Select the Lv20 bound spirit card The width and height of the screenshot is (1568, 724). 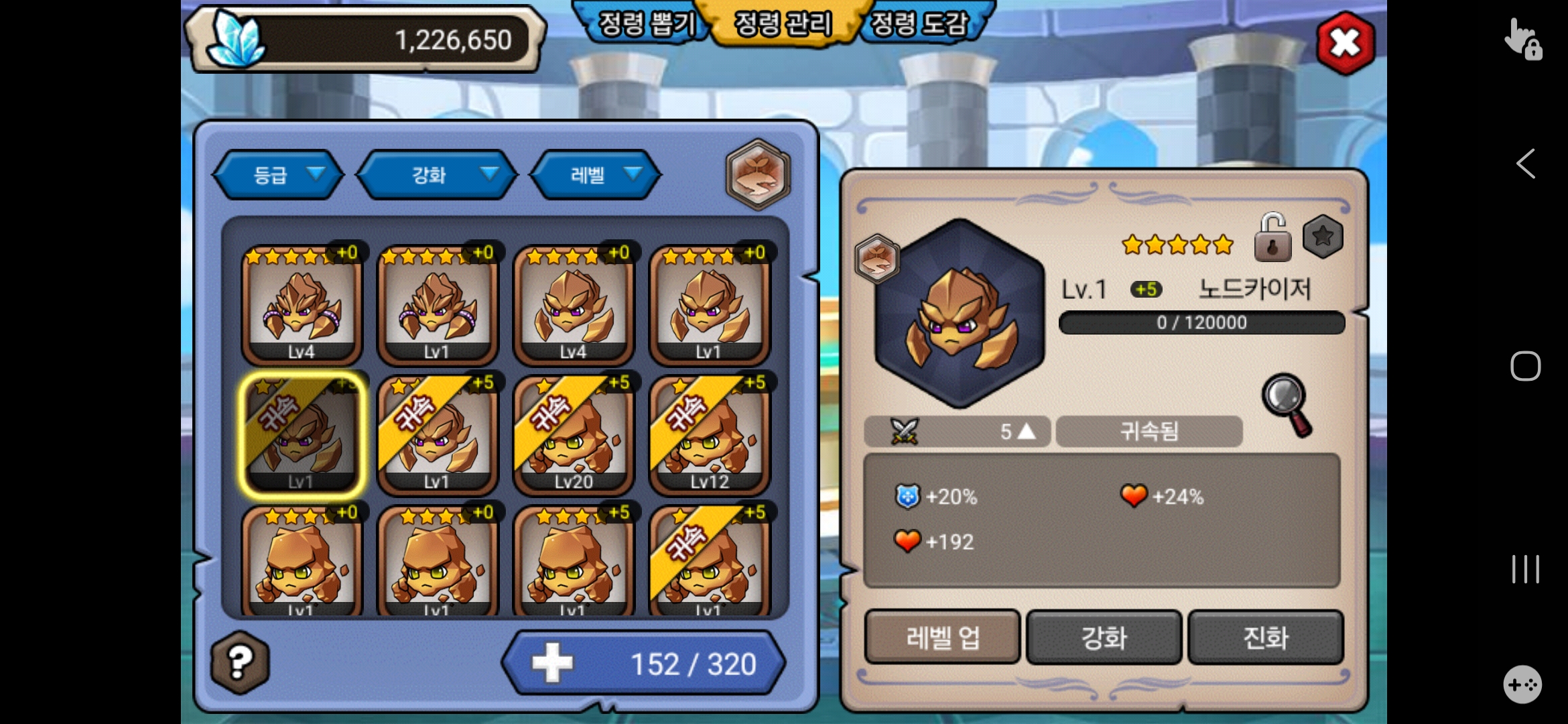(573, 434)
